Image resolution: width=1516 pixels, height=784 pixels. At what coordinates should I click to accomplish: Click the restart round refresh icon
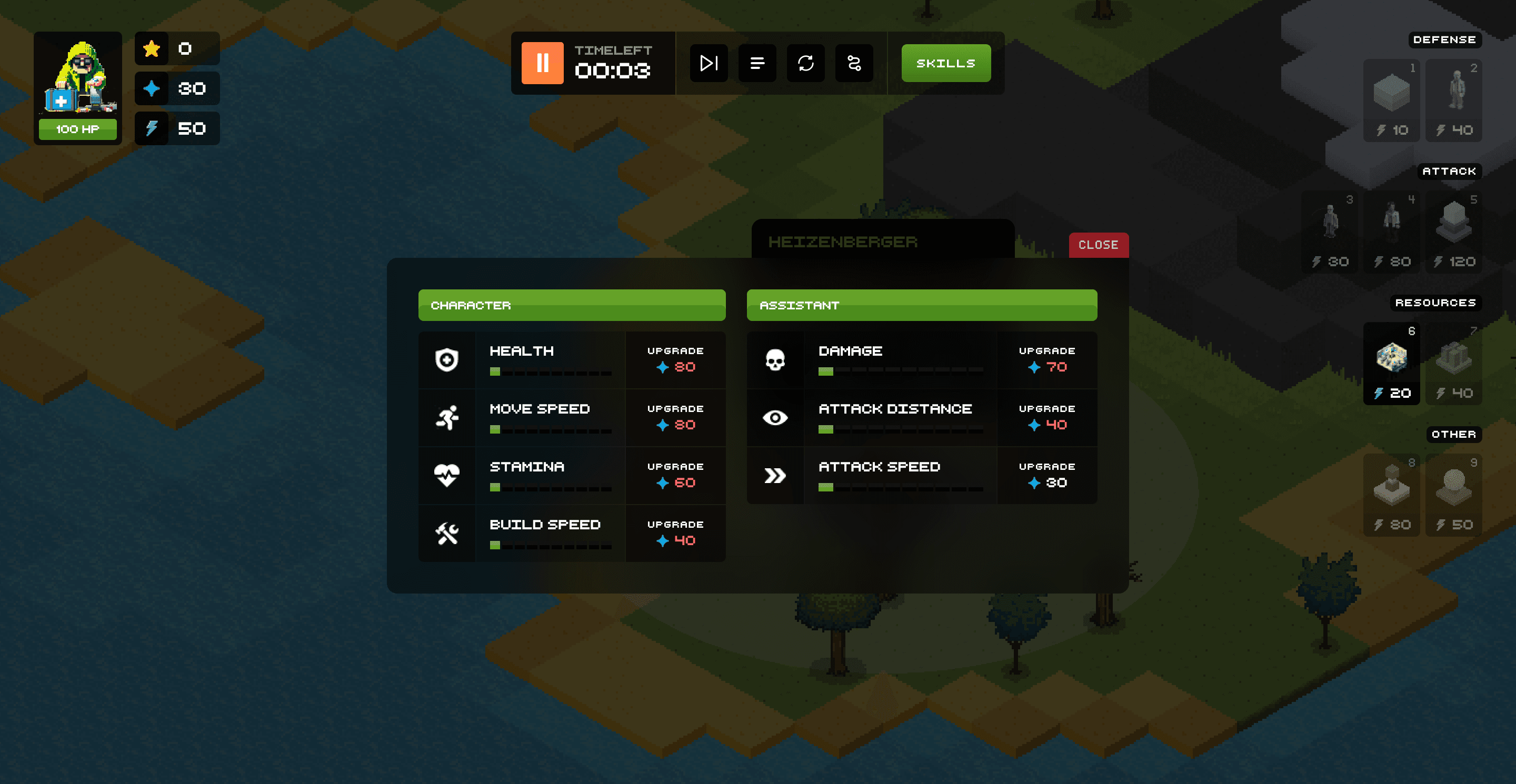click(x=806, y=63)
